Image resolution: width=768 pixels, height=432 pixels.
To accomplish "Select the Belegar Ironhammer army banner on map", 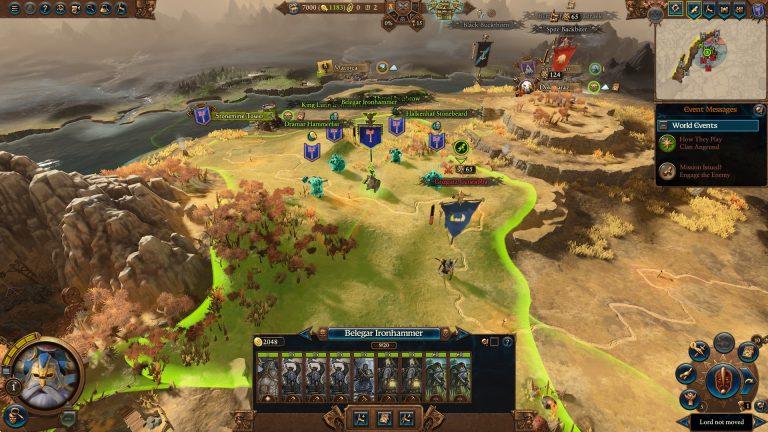I will coord(371,135).
